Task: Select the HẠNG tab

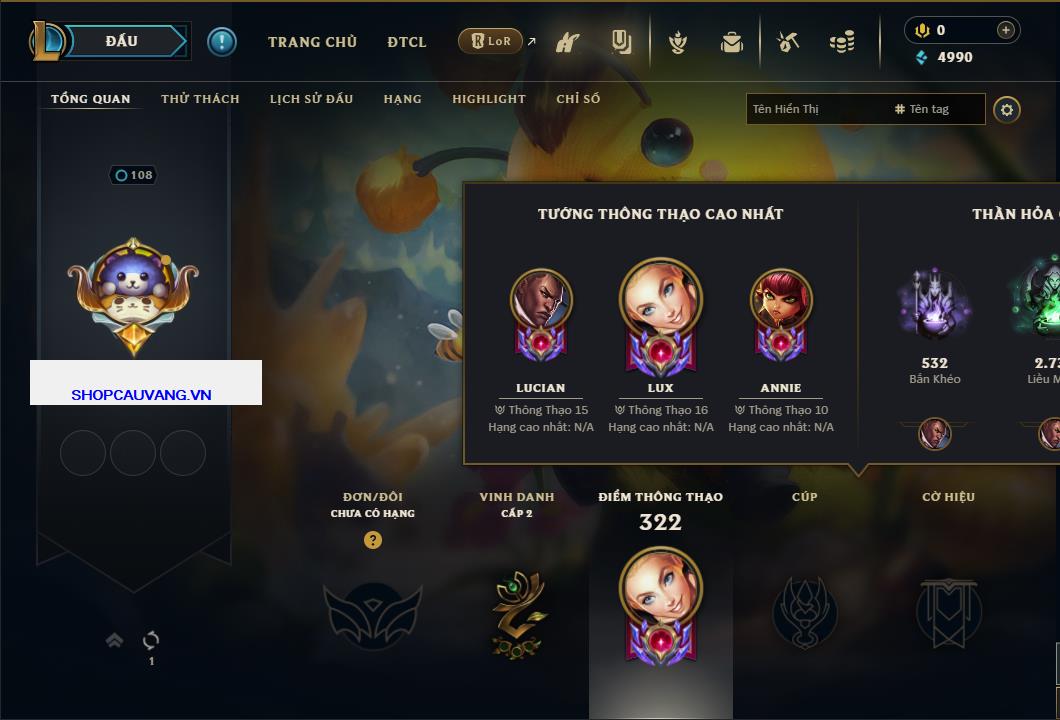Action: pyautogui.click(x=402, y=99)
